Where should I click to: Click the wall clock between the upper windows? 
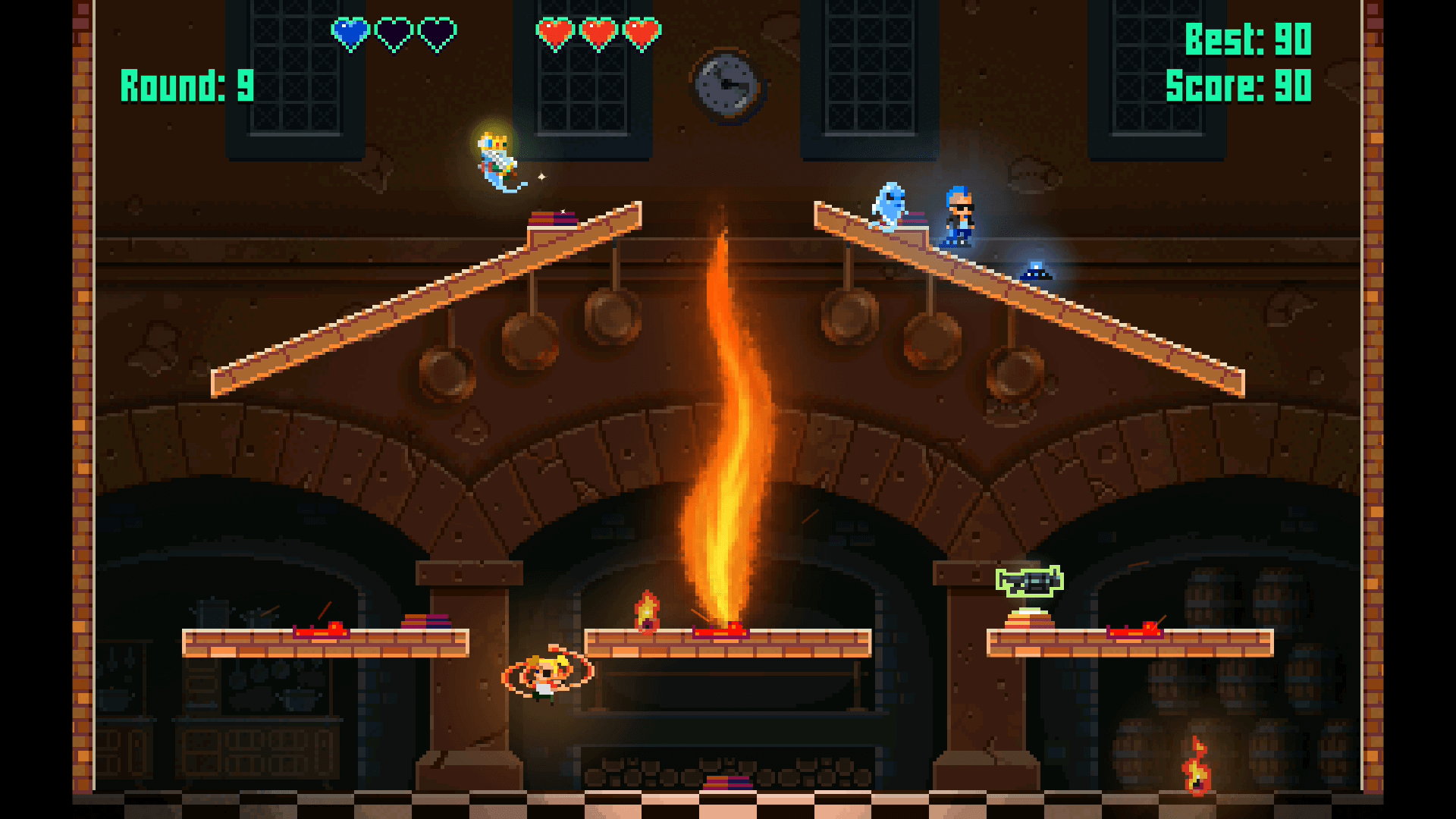726,83
